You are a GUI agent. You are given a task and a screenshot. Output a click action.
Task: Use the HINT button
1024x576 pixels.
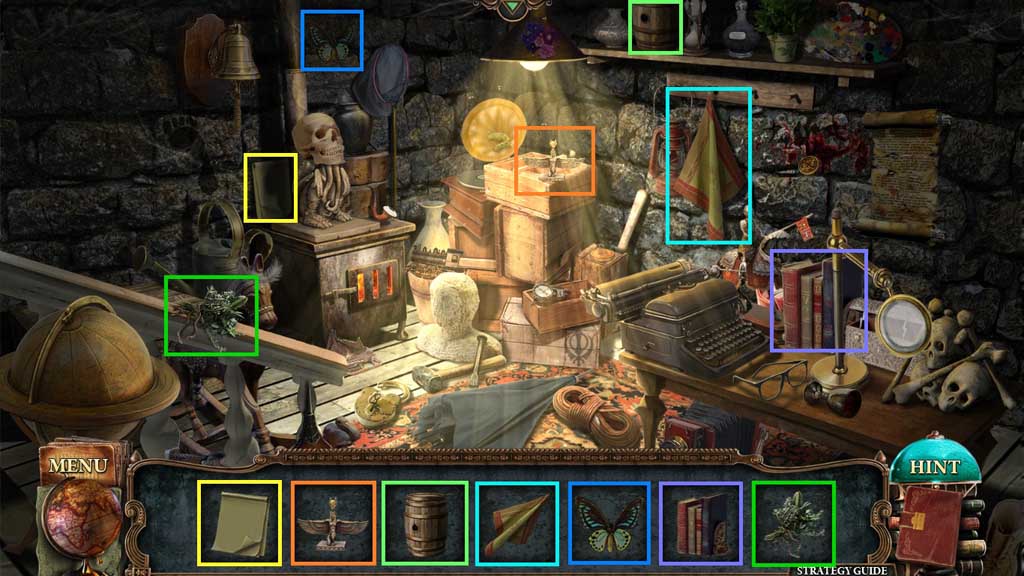pyautogui.click(x=934, y=467)
